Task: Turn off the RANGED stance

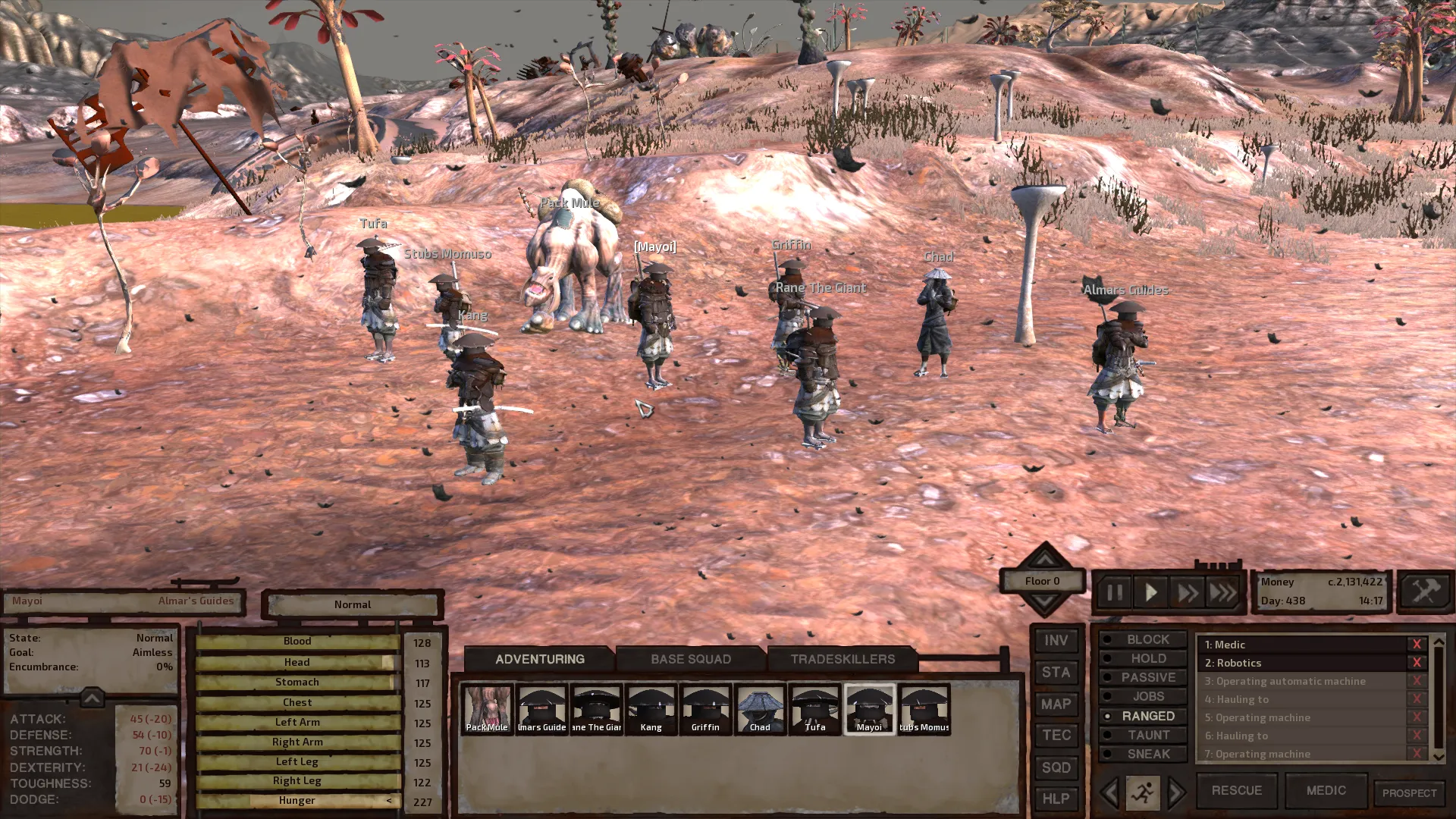Action: pyautogui.click(x=1143, y=716)
